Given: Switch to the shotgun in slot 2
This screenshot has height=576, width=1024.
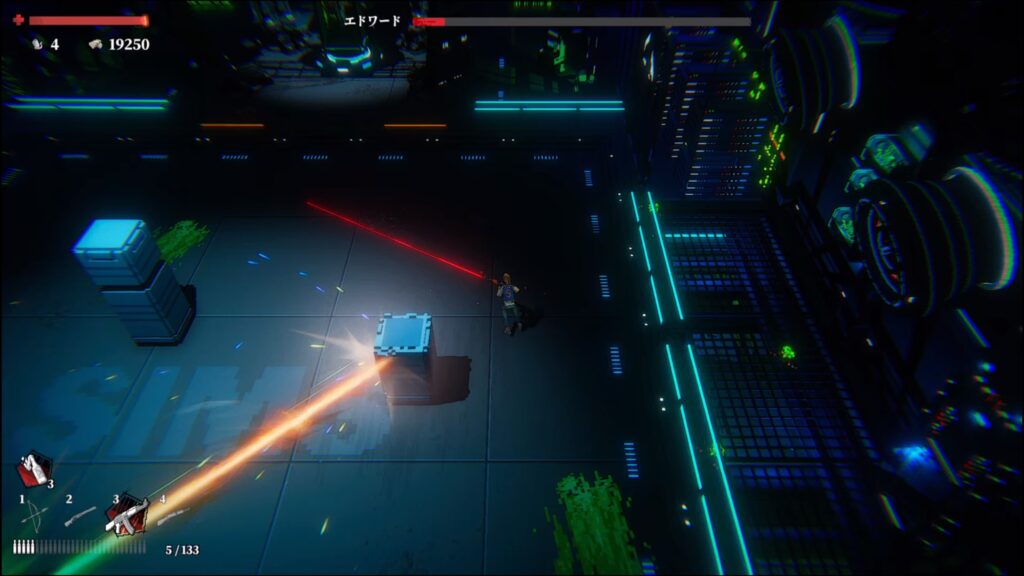Looking at the screenshot, I should click(80, 516).
